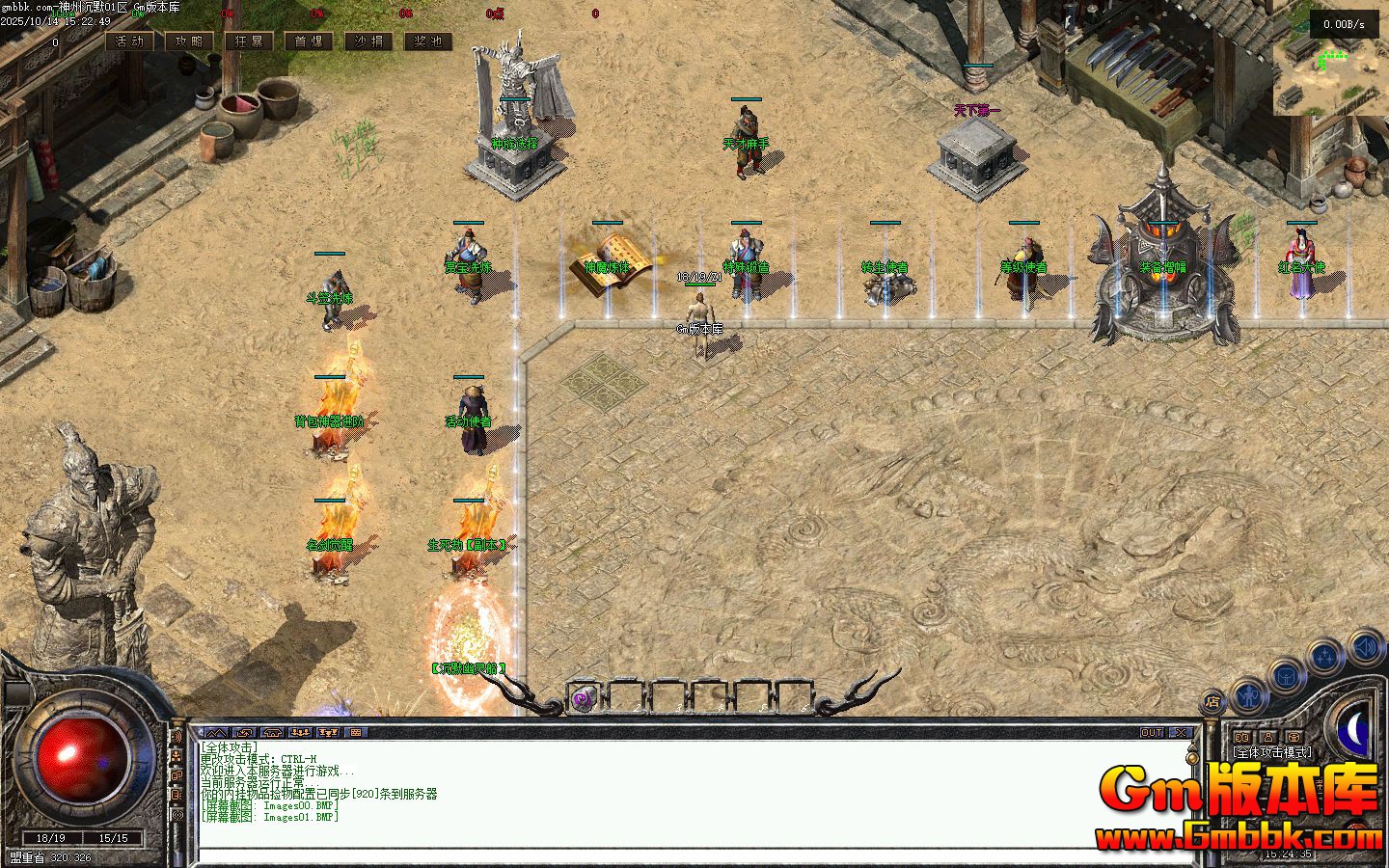Open the bag inventory icon
Viewport: 1389px width, 868px height.
tap(1287, 674)
